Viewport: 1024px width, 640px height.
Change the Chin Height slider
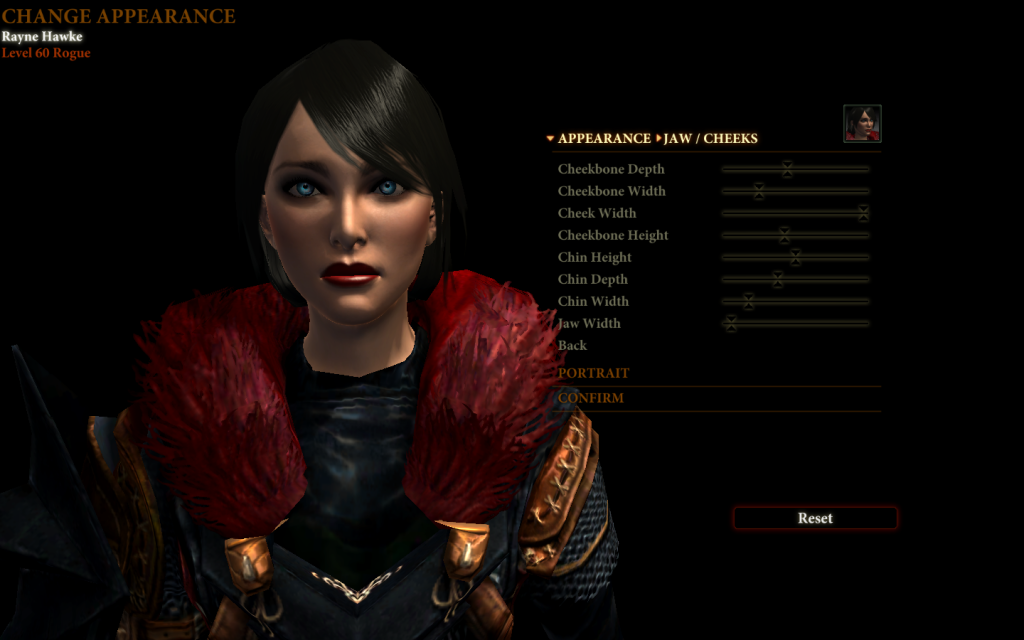pyautogui.click(x=795, y=257)
